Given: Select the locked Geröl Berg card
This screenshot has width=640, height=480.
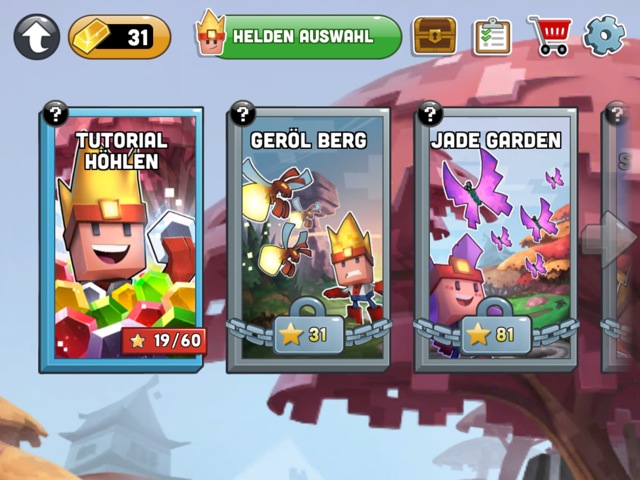Looking at the screenshot, I should pos(309,240).
